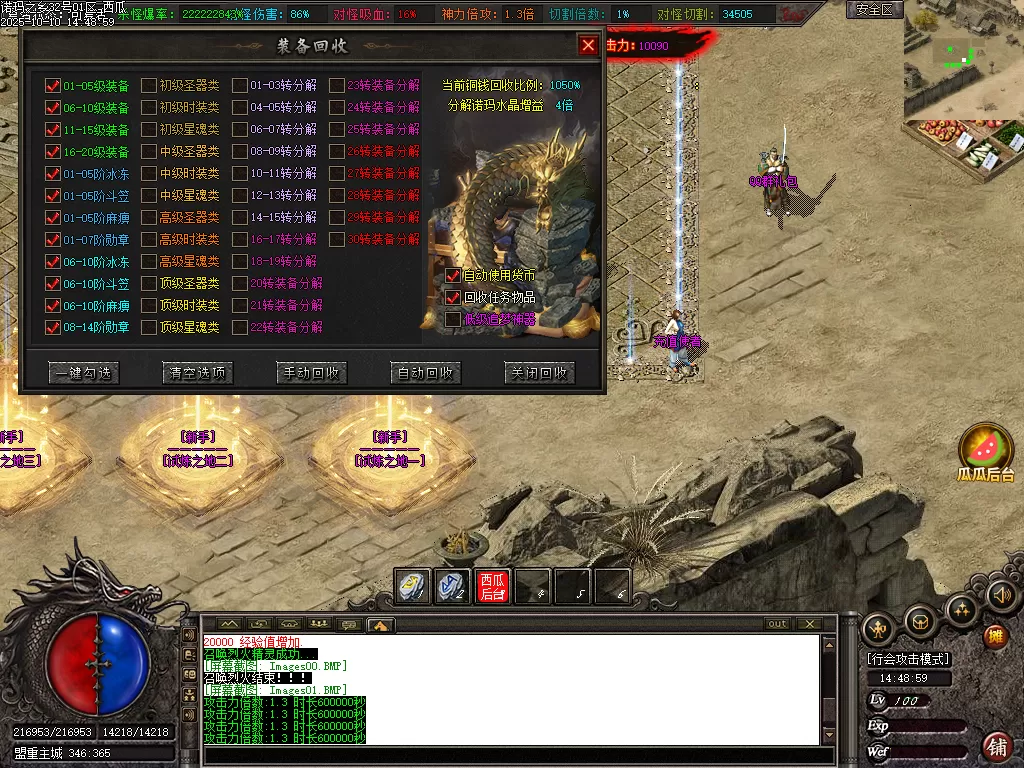Toggle the 自动使用货币 checkbox
This screenshot has width=1024, height=768.
click(x=454, y=275)
